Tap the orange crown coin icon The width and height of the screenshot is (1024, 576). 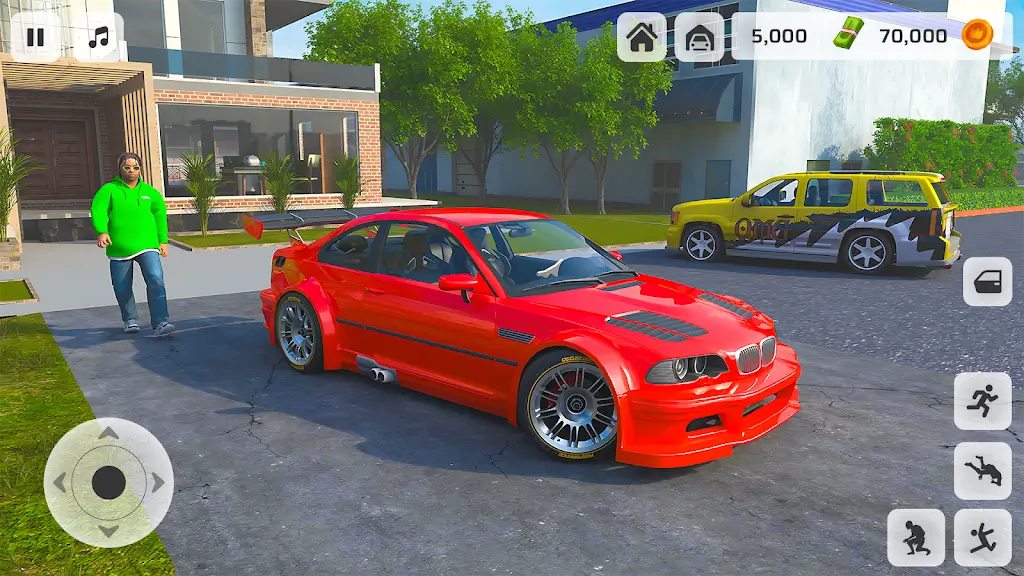(x=976, y=36)
